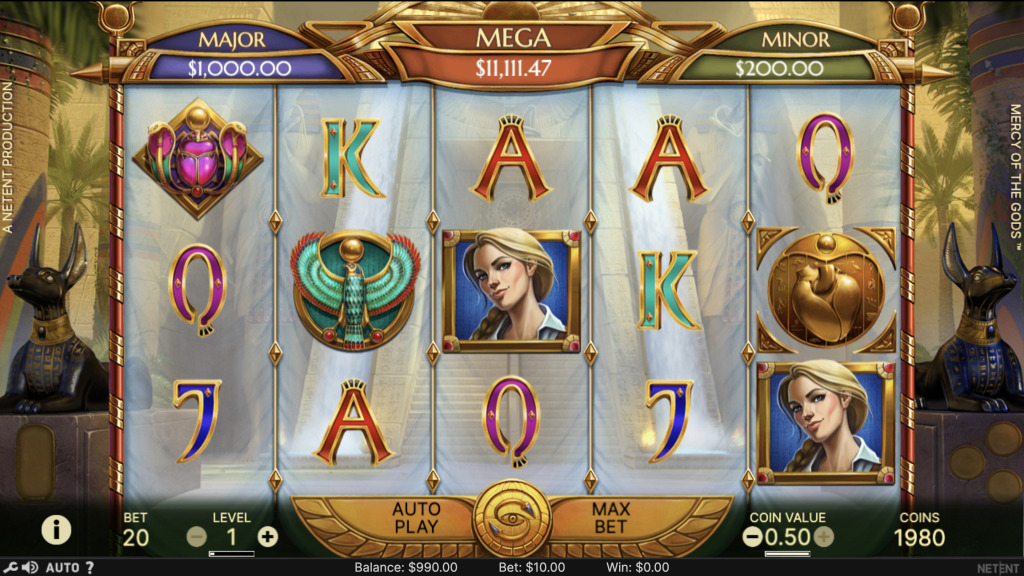Increase the bet level with plus

click(268, 536)
